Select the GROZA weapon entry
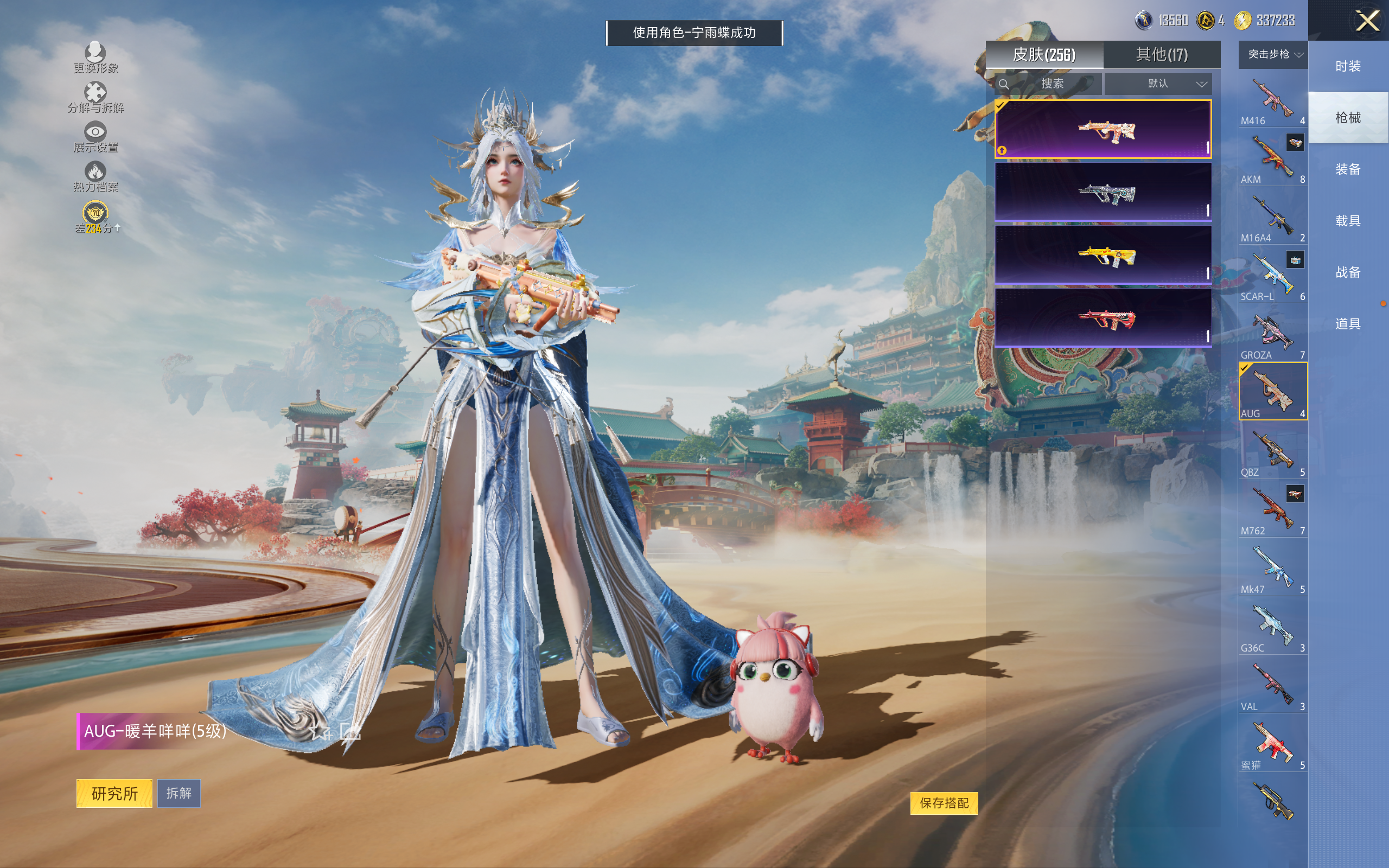1389x868 pixels. (x=1272, y=335)
